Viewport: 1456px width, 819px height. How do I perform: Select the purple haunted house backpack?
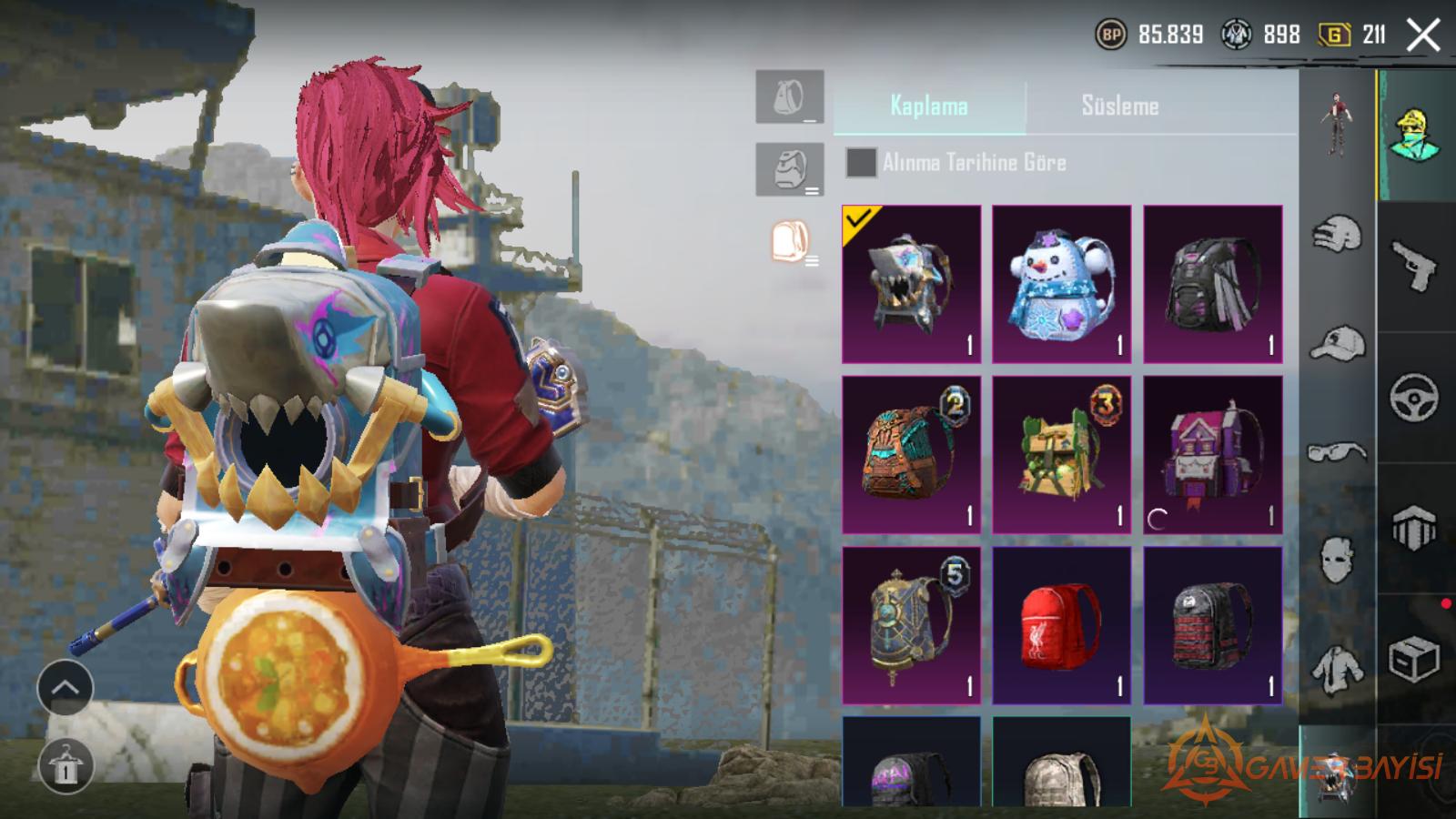pyautogui.click(x=1212, y=454)
